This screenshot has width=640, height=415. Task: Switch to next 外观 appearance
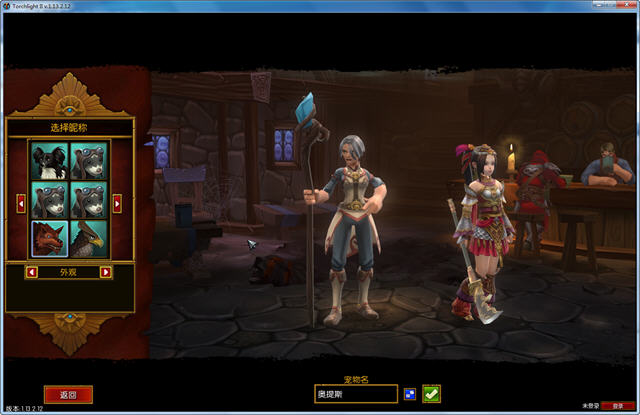[106, 272]
